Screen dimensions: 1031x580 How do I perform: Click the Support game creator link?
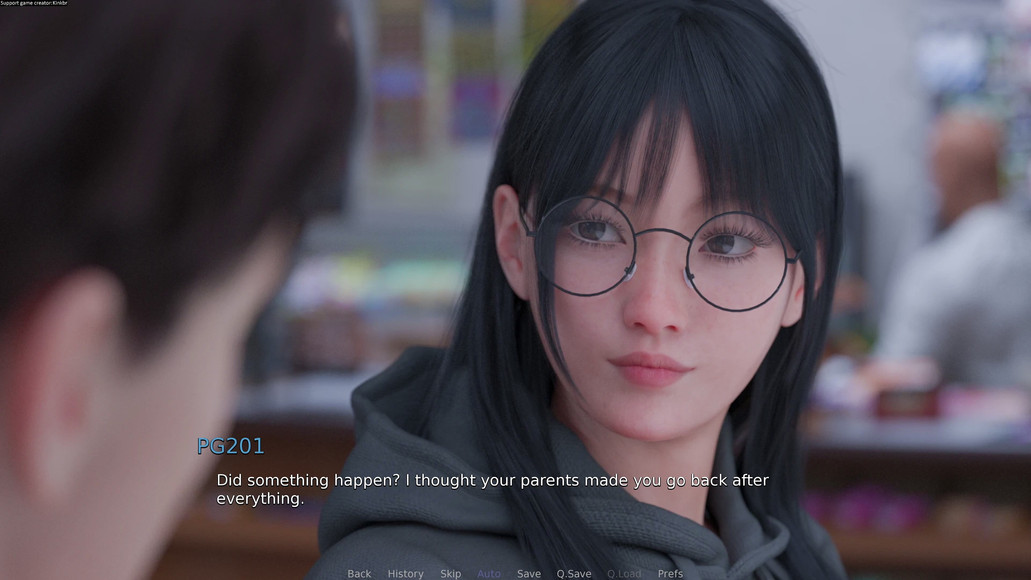click(34, 3)
